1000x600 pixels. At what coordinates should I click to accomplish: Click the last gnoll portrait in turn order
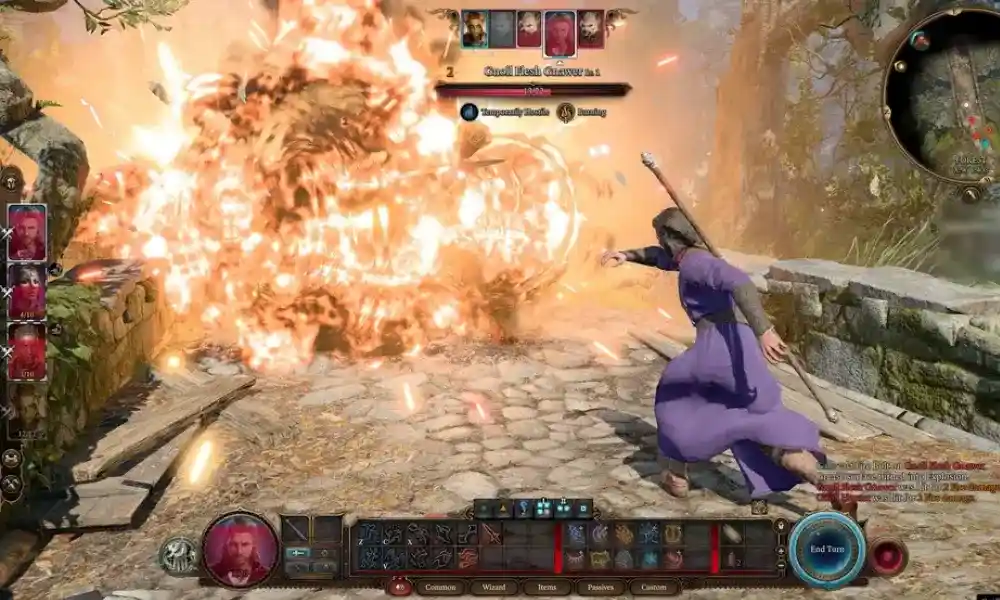tap(591, 28)
